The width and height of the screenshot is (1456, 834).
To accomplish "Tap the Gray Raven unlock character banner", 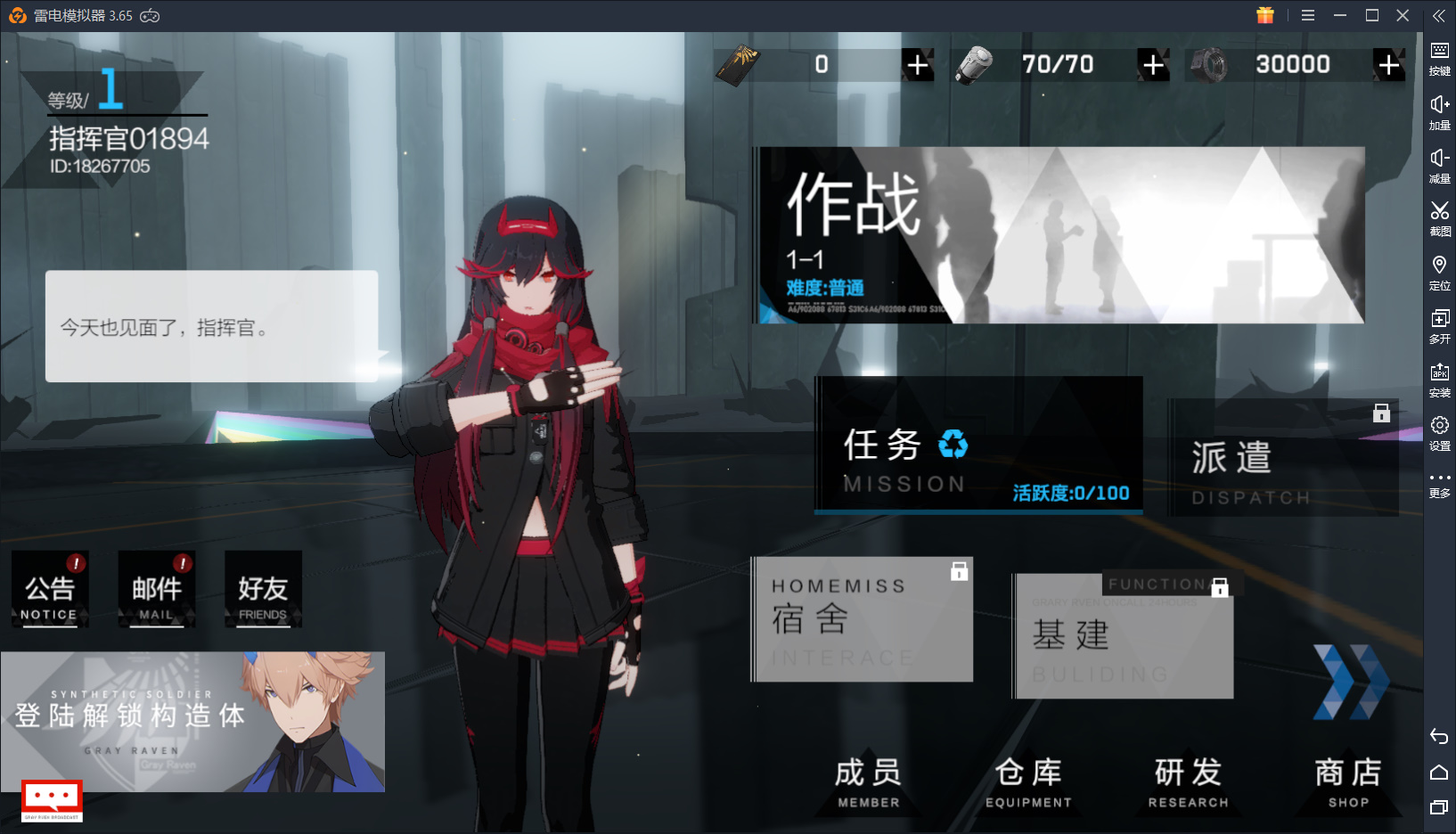I will [x=194, y=722].
